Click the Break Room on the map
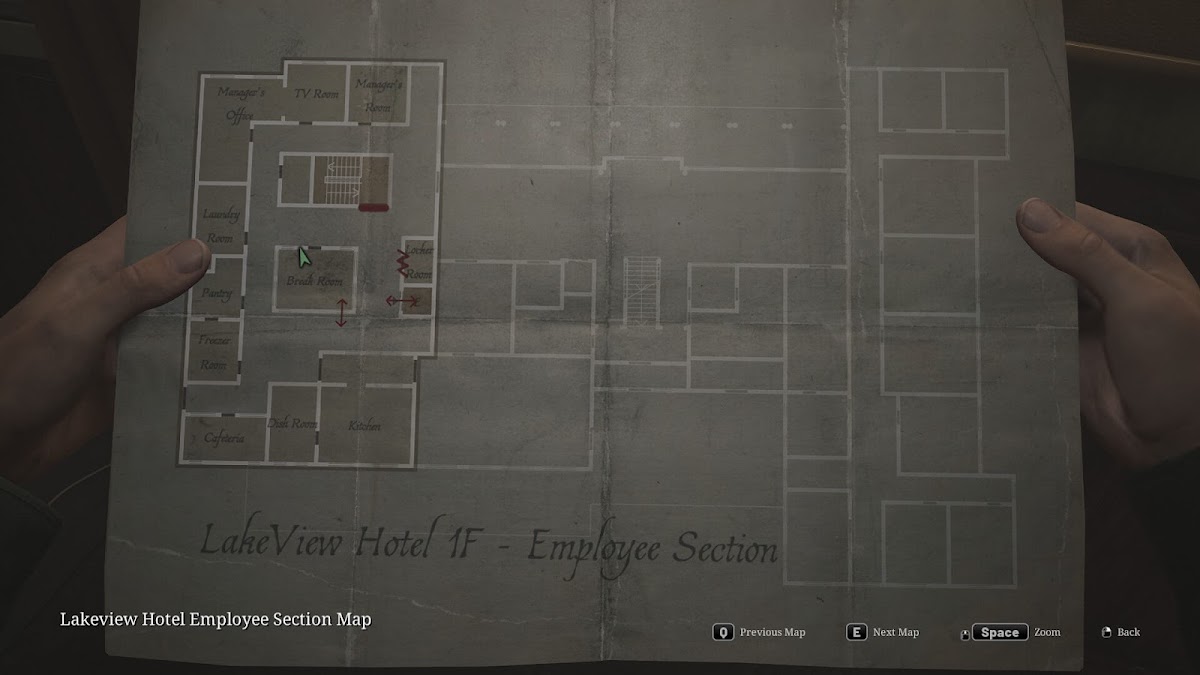Viewport: 1200px width, 675px height. coord(315,278)
